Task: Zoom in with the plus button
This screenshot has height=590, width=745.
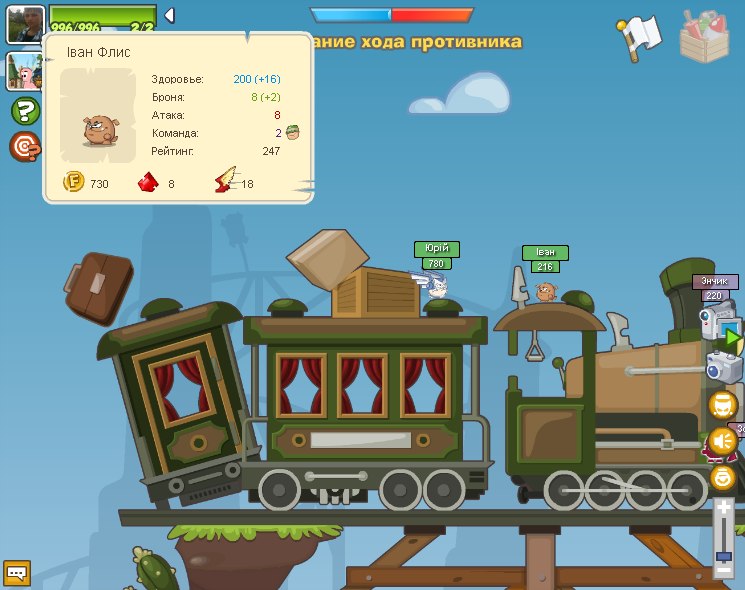Action: coord(725,510)
